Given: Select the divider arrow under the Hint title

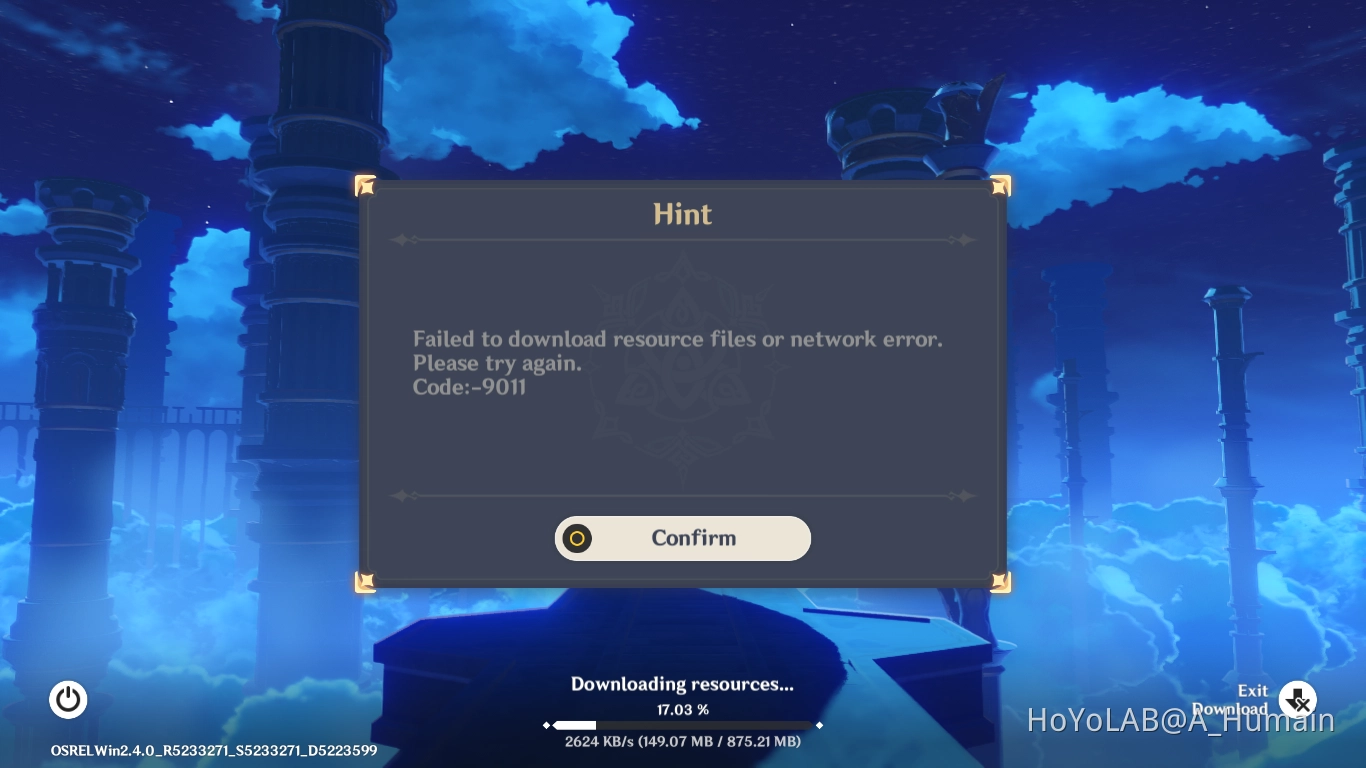Looking at the screenshot, I should tap(404, 240).
